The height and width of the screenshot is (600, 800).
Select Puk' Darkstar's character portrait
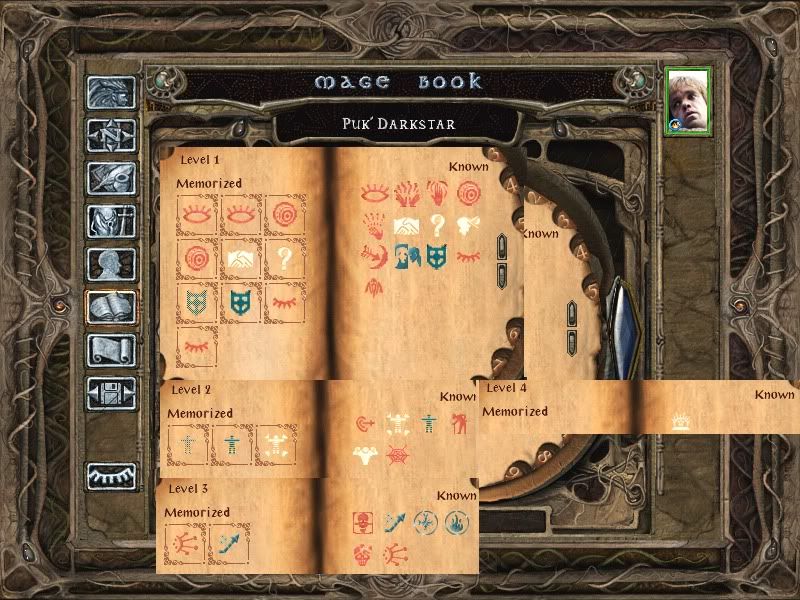[688, 100]
